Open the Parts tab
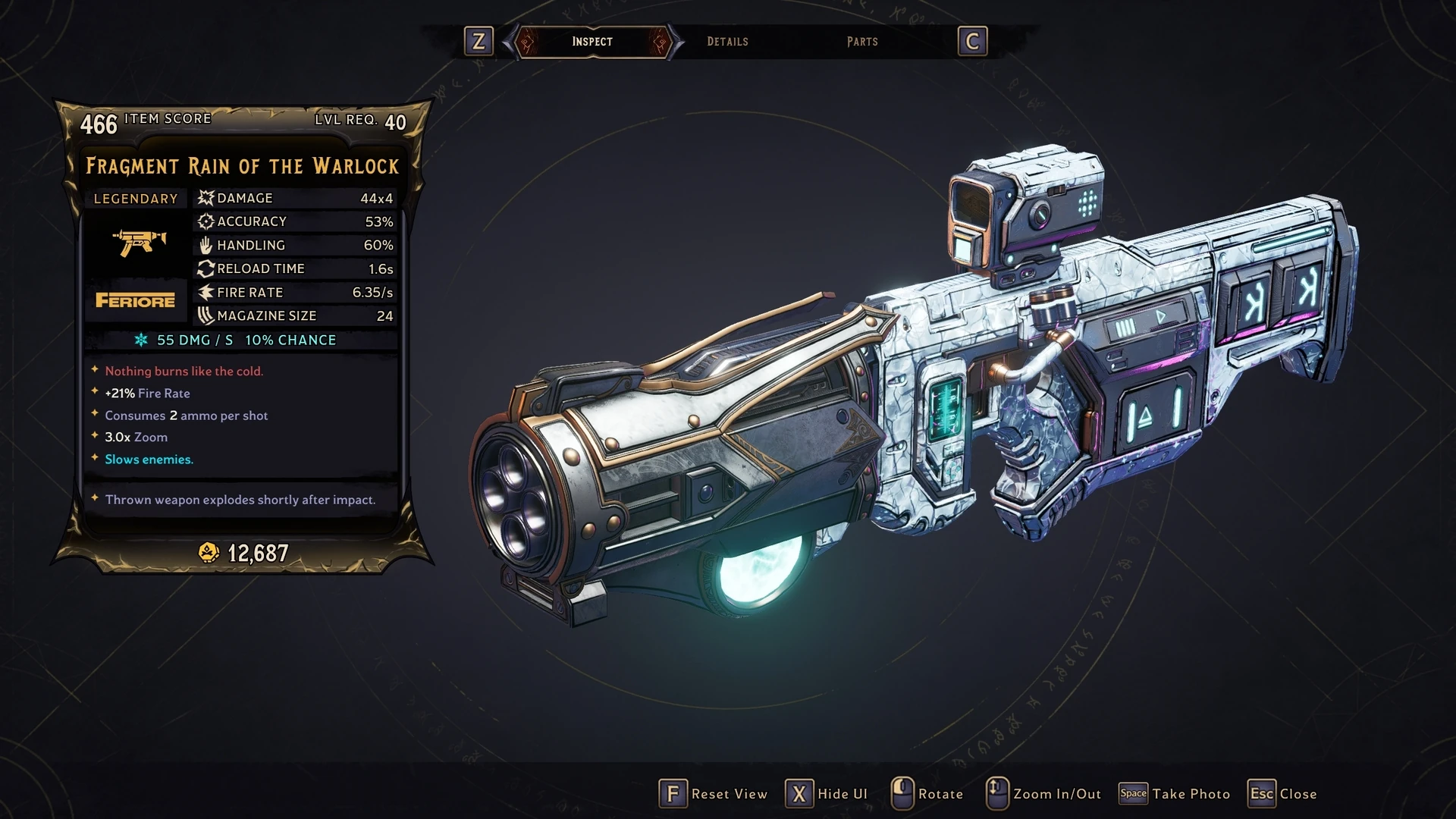This screenshot has height=819, width=1456. 862,42
